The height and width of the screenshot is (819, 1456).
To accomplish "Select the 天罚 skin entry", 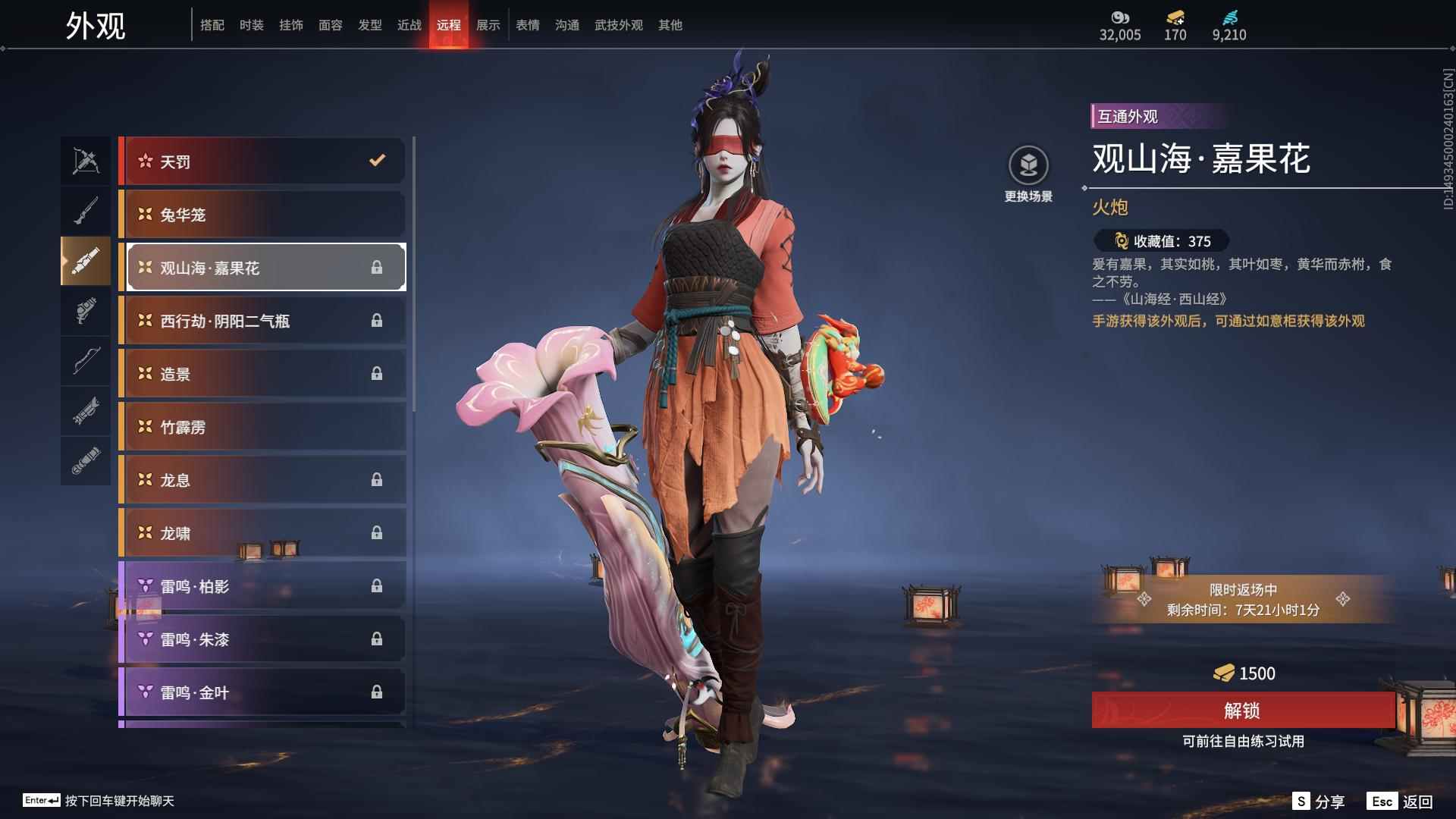I will [x=262, y=161].
